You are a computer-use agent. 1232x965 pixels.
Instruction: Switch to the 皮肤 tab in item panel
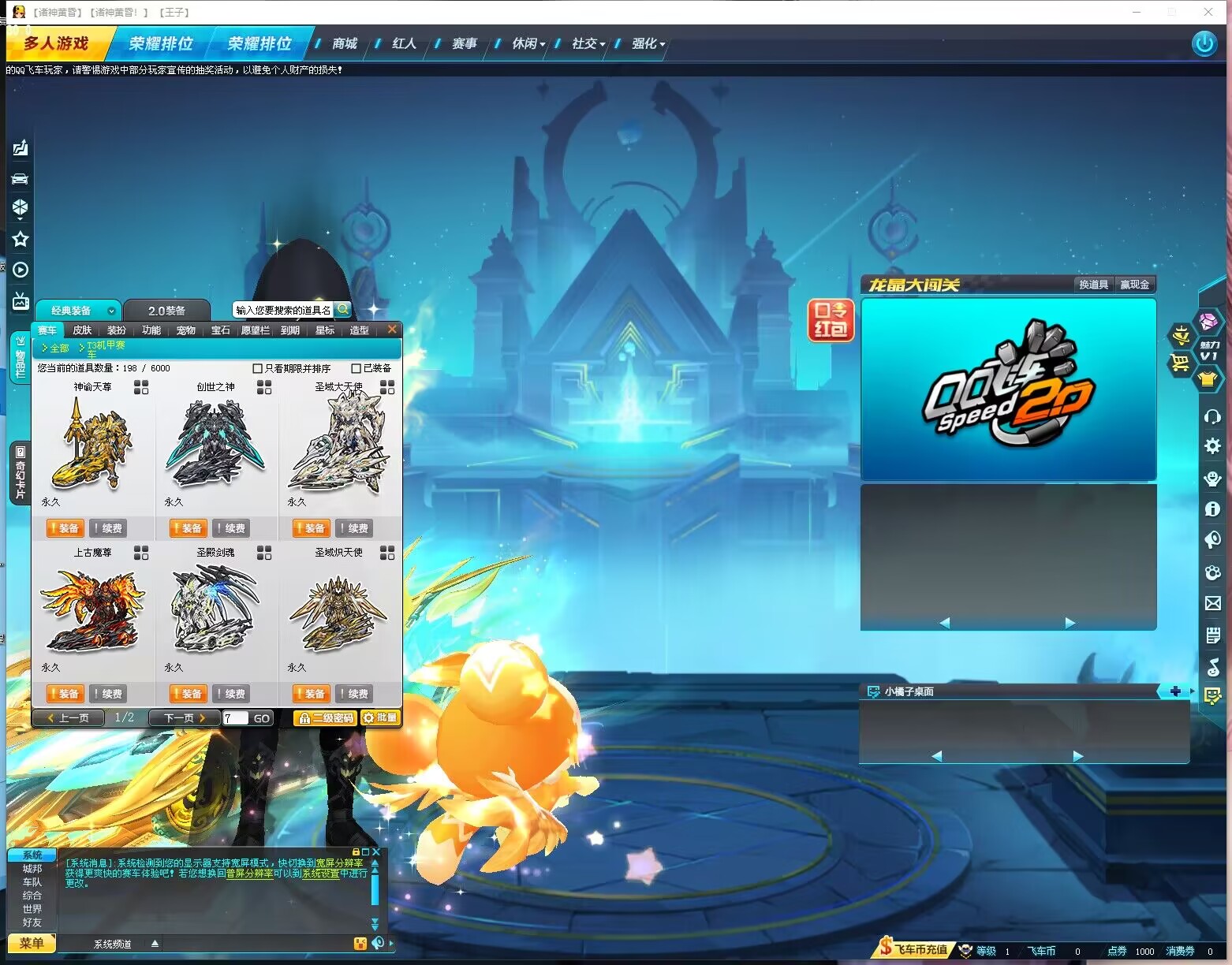(81, 330)
